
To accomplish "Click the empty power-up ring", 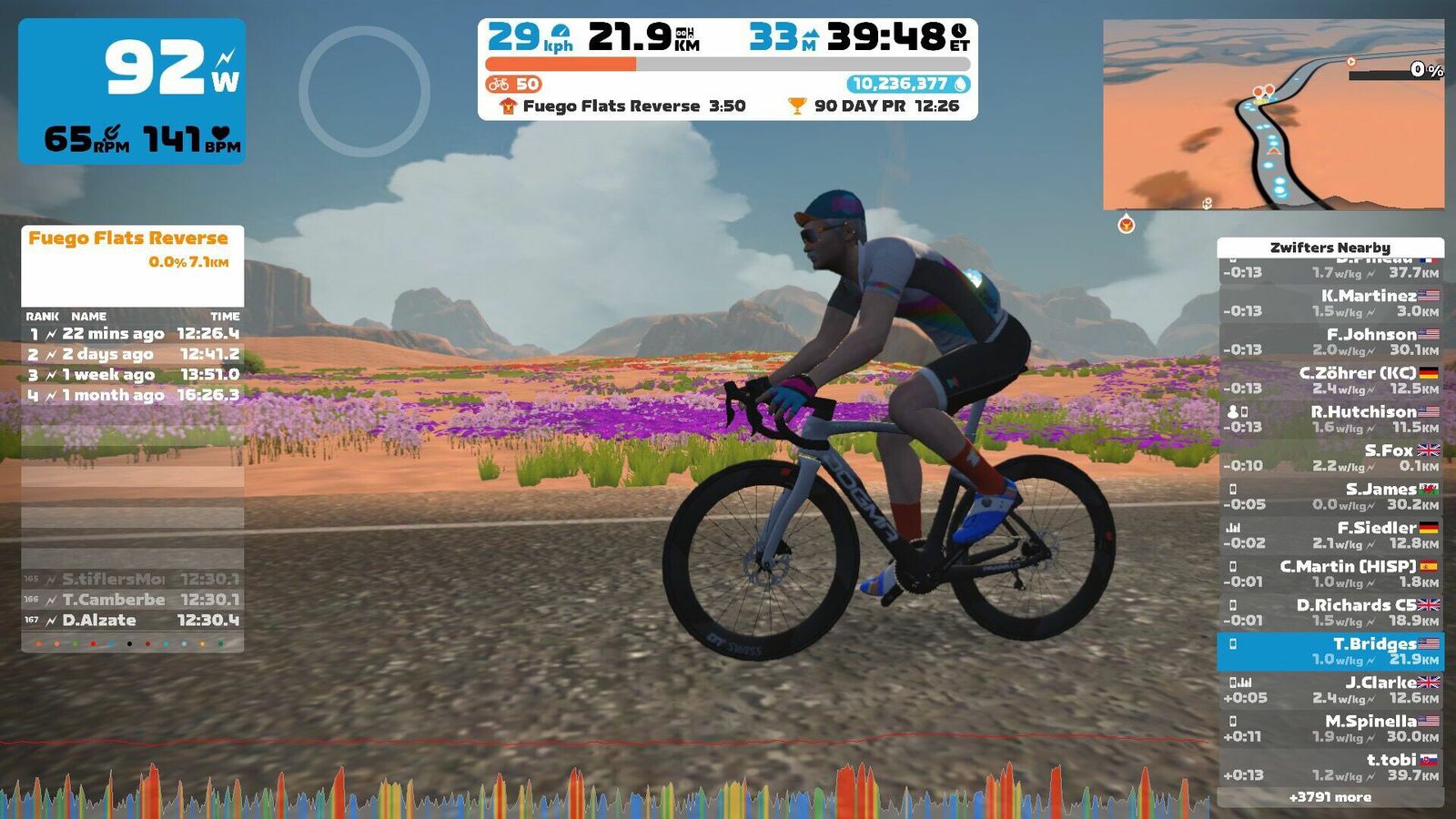I will pos(364,91).
